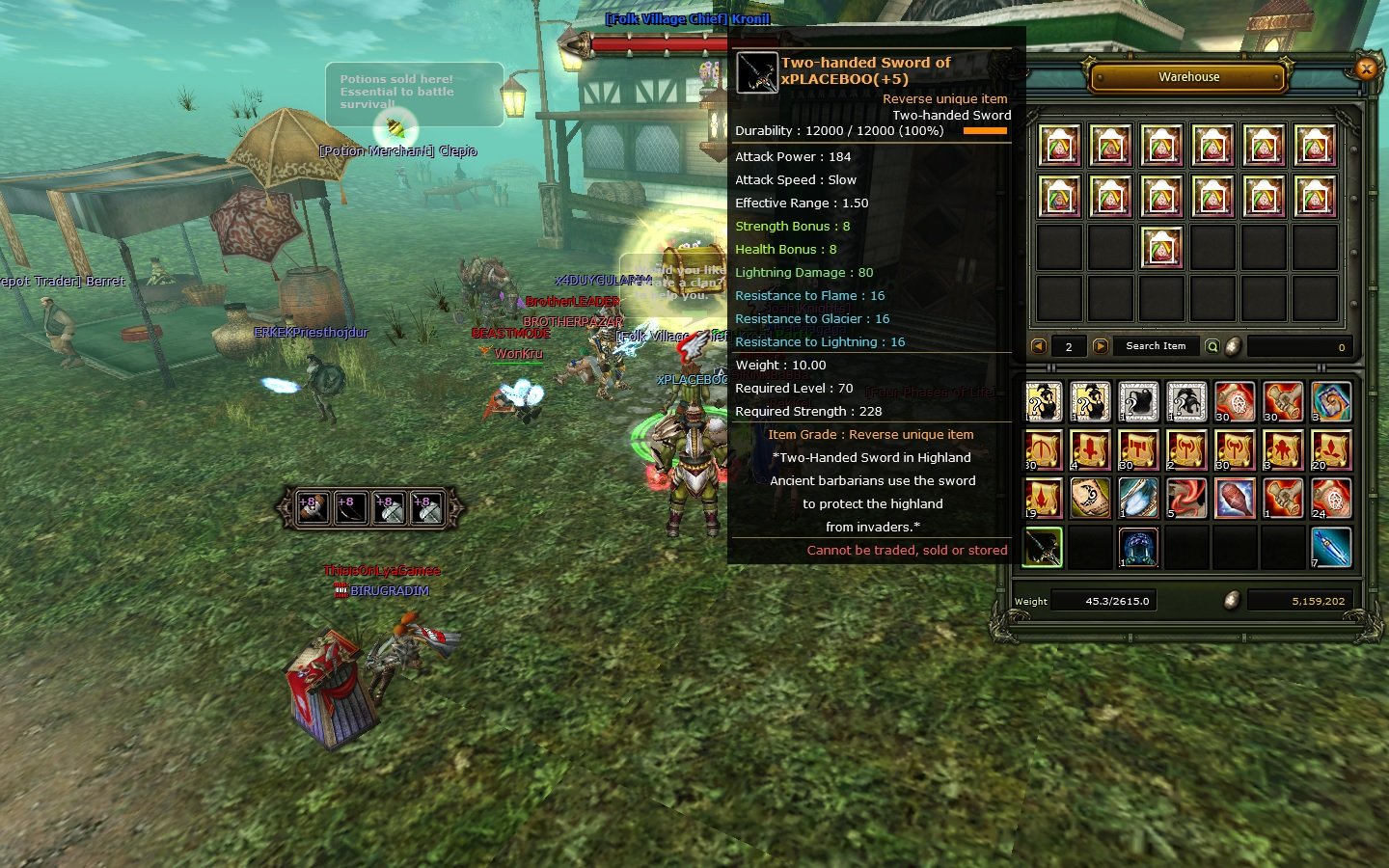
Task: Select the lone gift box in the warehouse grid
Action: coord(1162,247)
